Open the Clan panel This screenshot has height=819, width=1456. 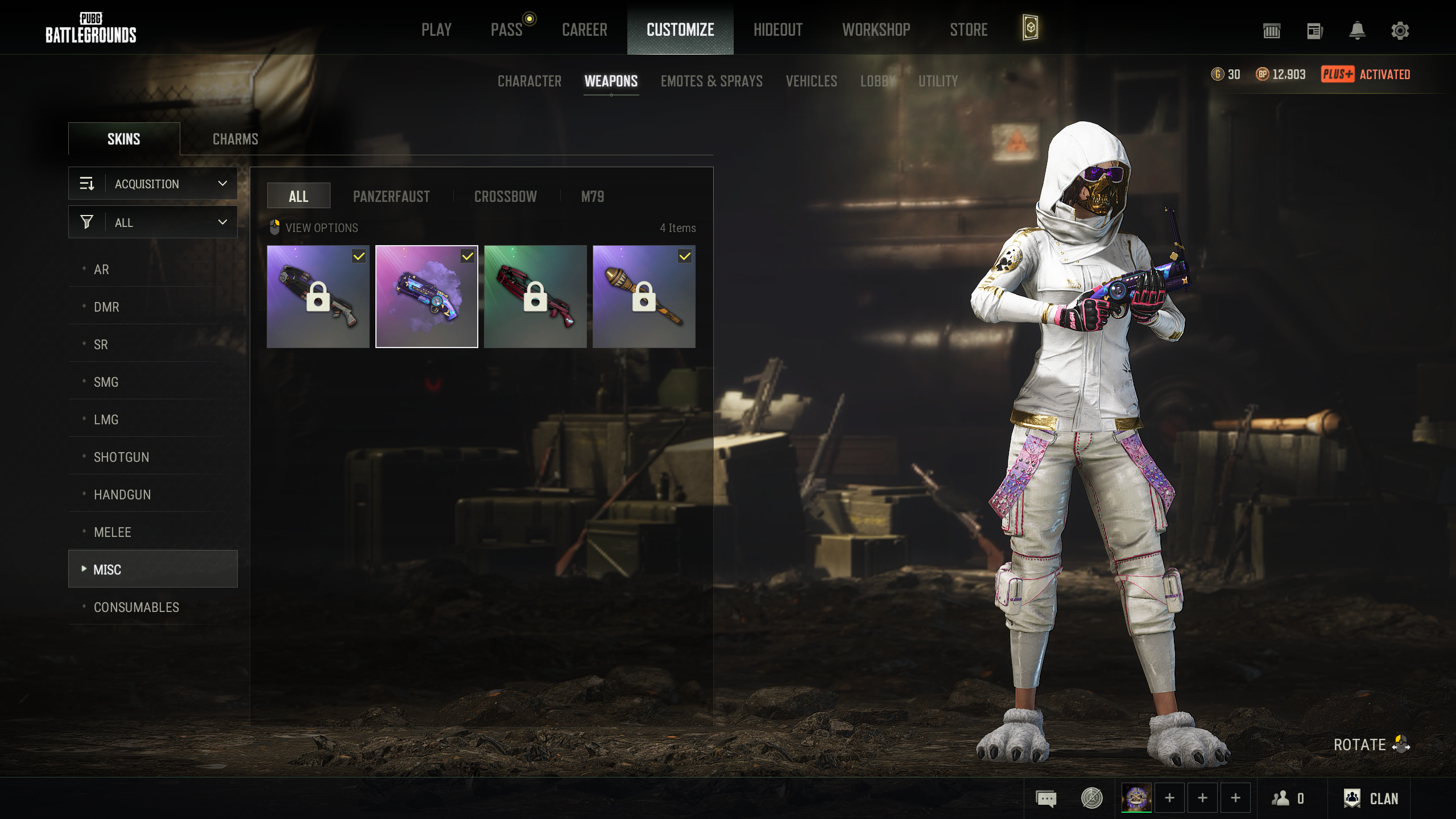coord(1371,799)
